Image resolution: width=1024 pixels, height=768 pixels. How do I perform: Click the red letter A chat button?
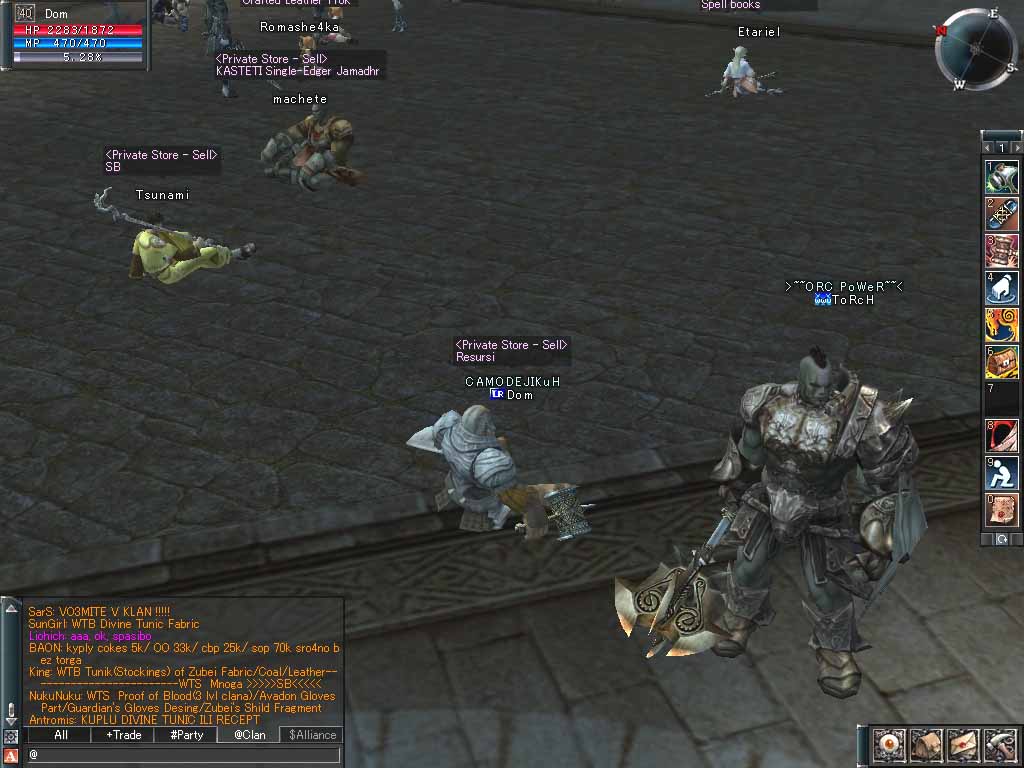pyautogui.click(x=11, y=755)
